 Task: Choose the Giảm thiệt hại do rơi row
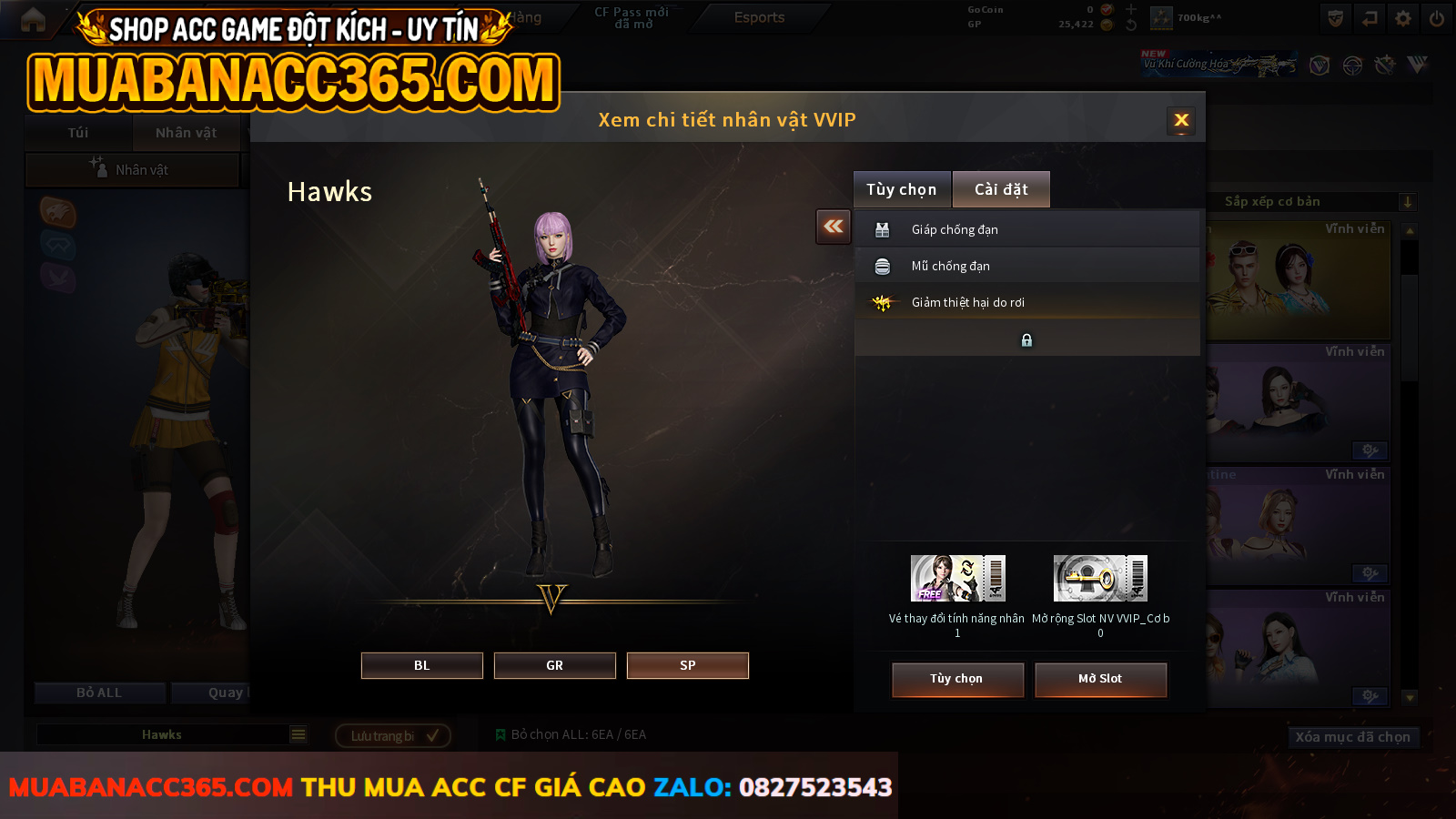[1026, 302]
